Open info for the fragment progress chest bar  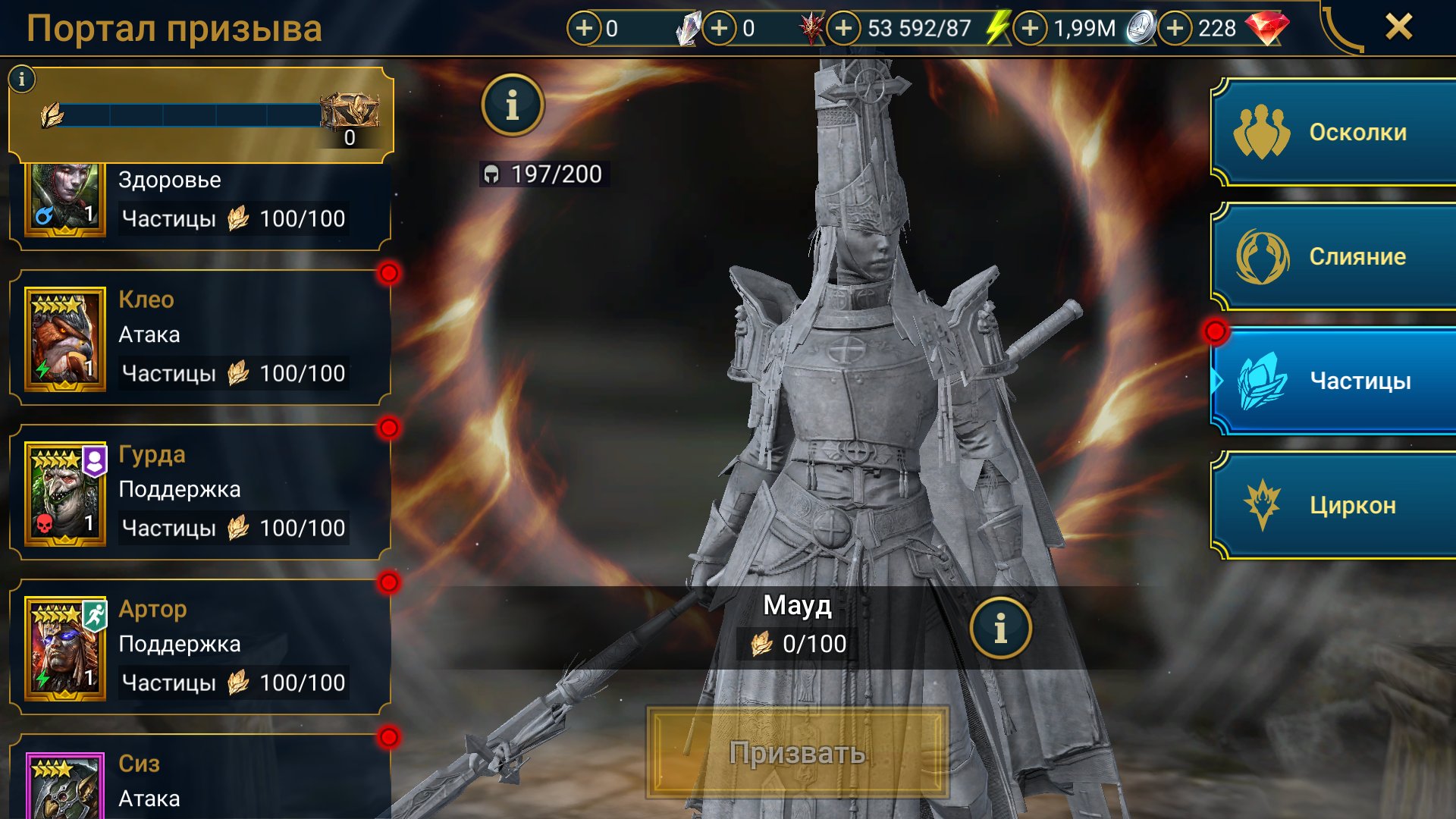coord(22,78)
